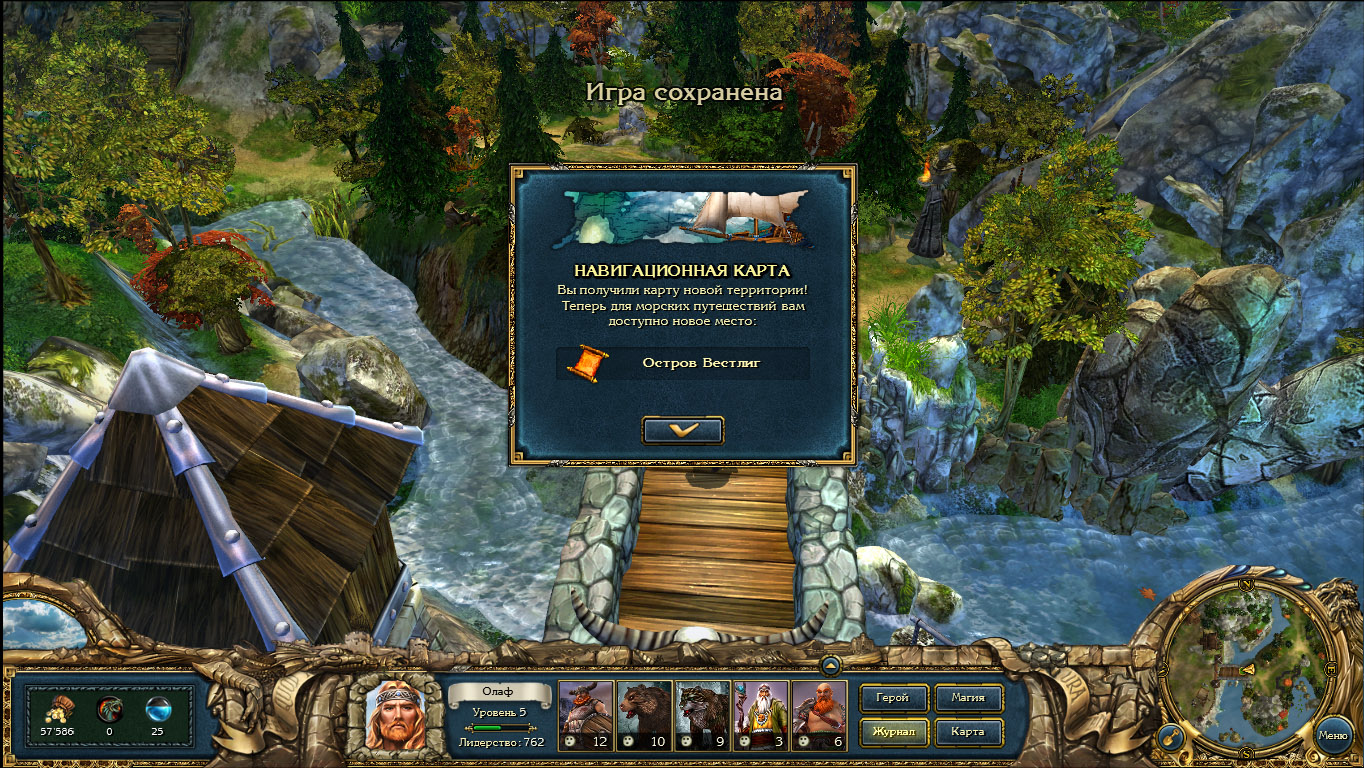This screenshot has height=768, width=1364.
Task: Select the grey bear troop with 9 units
Action: [702, 715]
